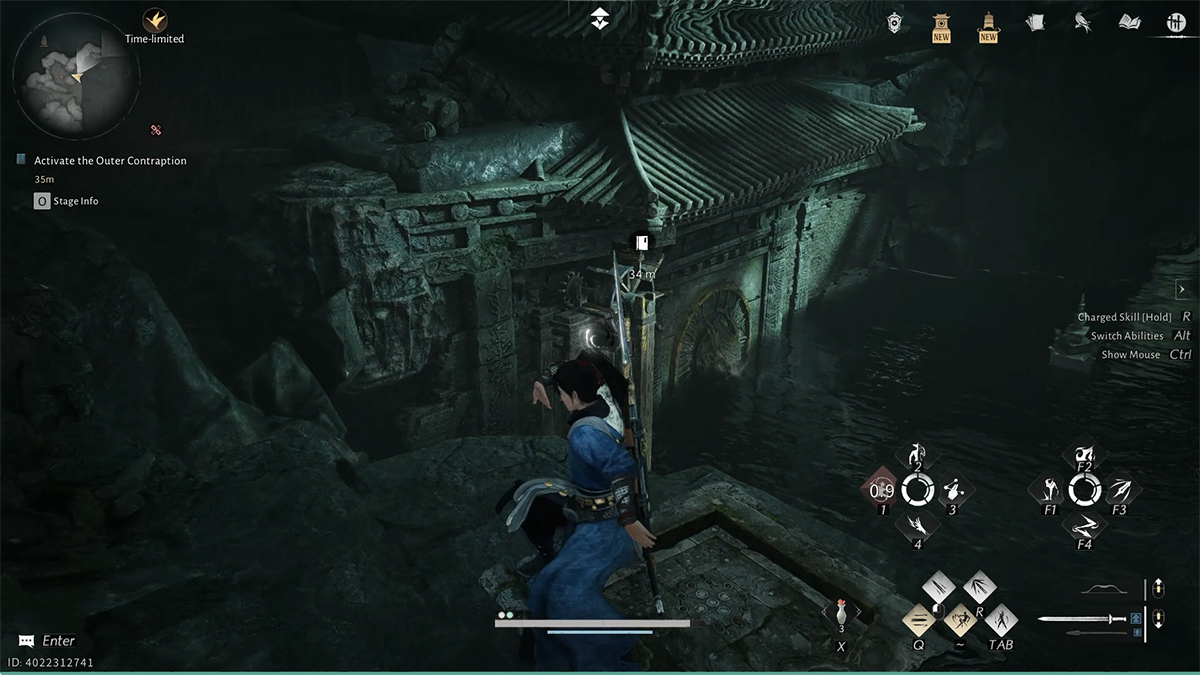Screen dimensions: 1200x675
Task: Activate the skill bound to Q
Action: click(919, 620)
